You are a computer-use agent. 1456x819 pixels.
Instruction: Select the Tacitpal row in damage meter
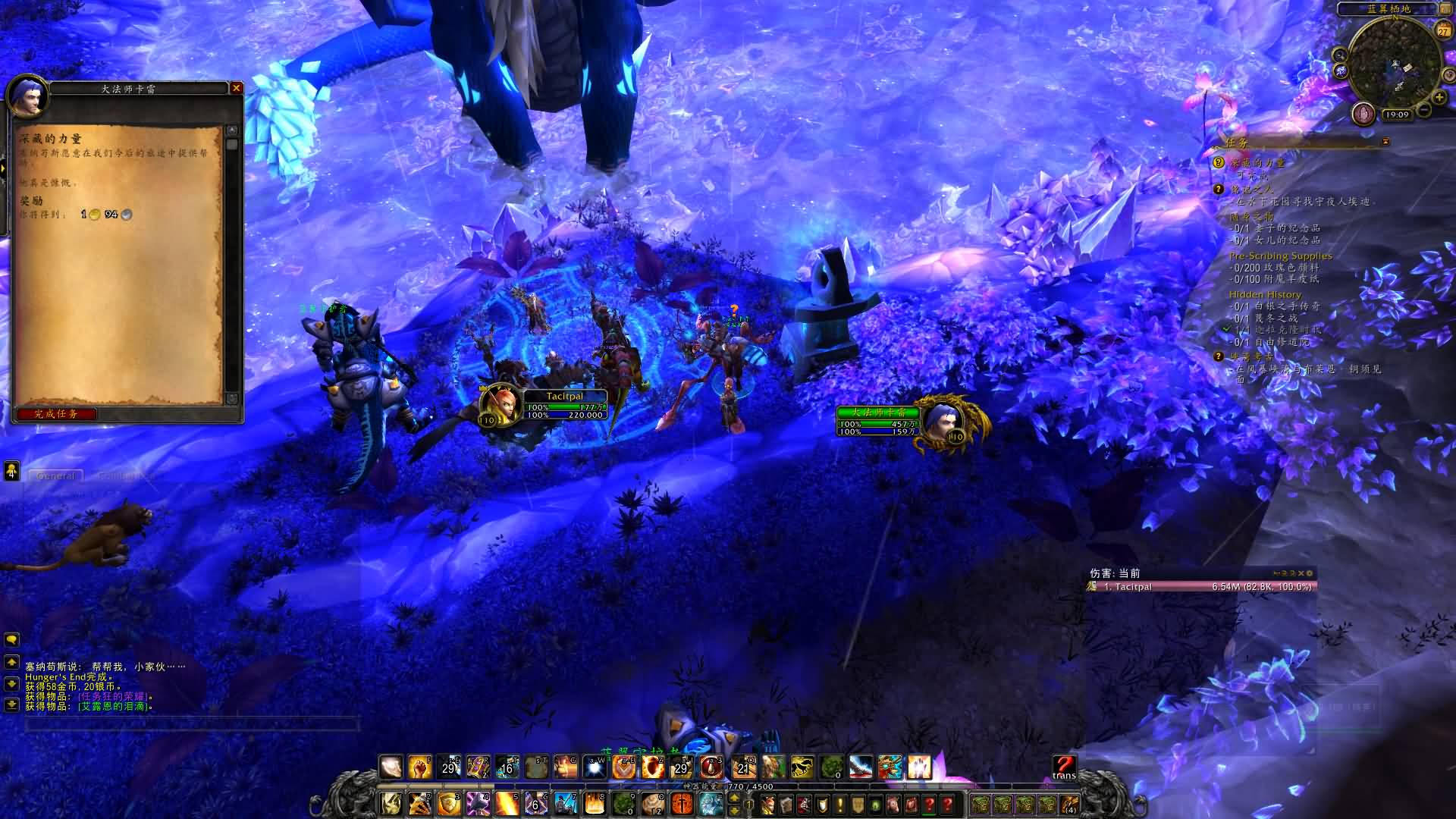click(1201, 587)
